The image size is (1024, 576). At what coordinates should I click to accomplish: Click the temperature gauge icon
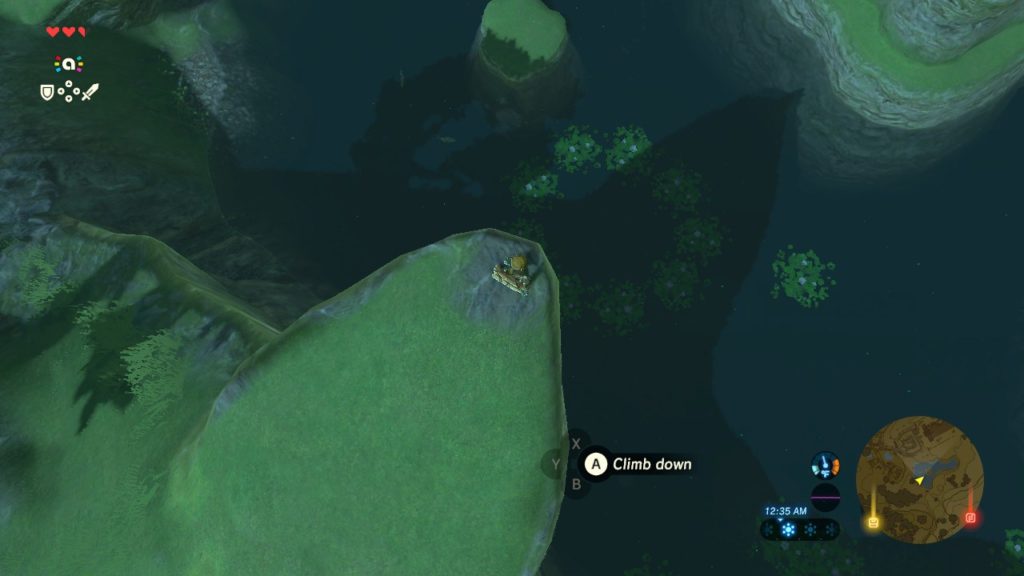coord(825,465)
